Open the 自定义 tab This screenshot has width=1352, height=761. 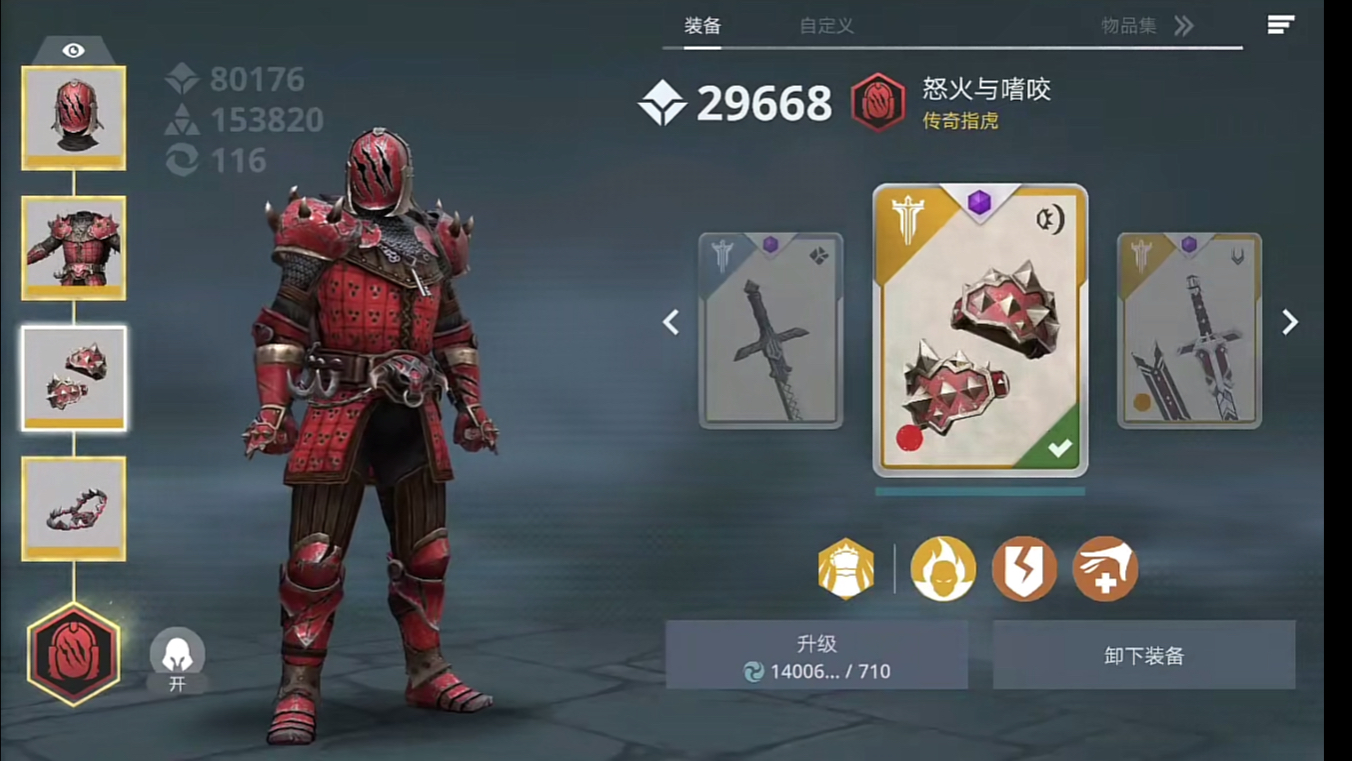826,26
